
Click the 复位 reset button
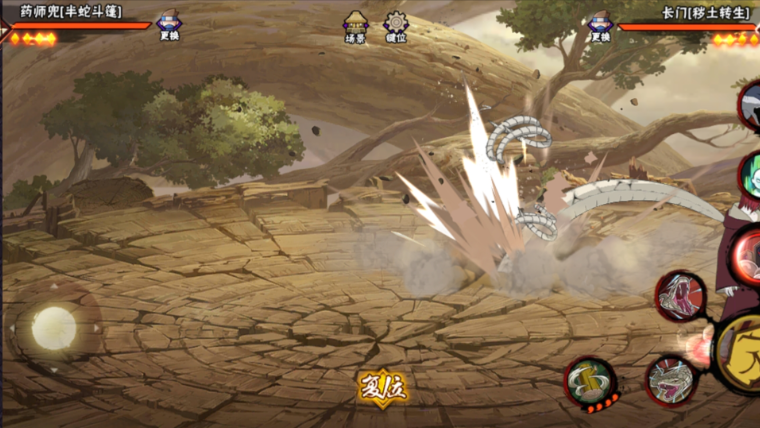click(x=383, y=386)
